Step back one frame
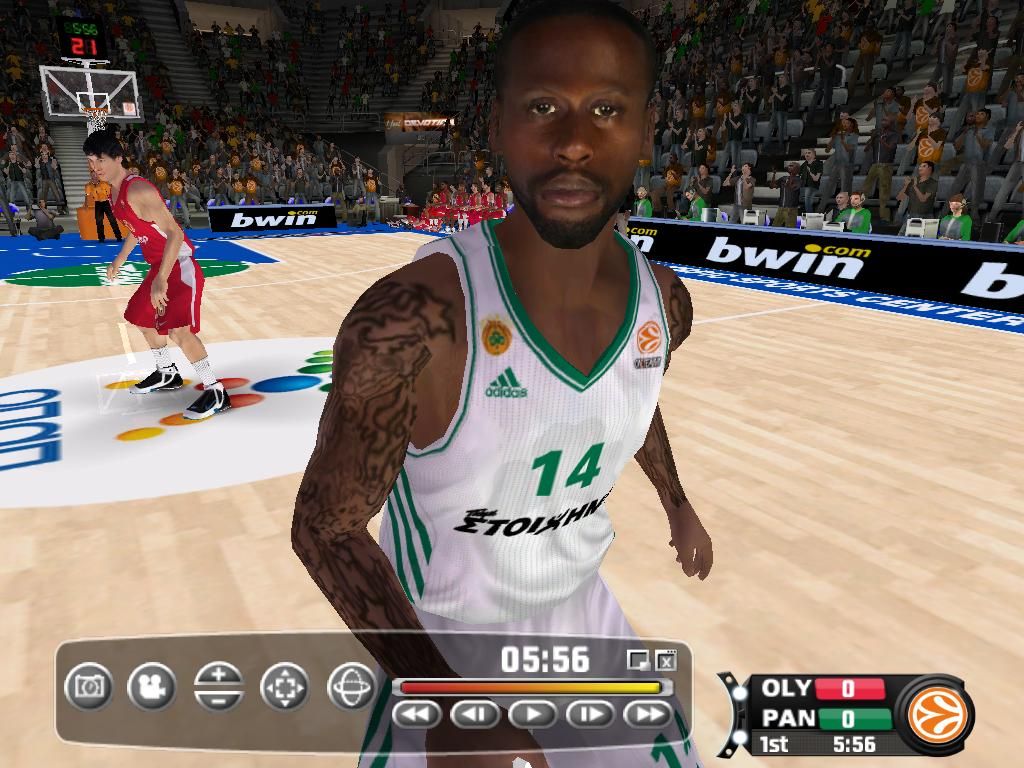Image resolution: width=1024 pixels, height=768 pixels. [x=475, y=714]
